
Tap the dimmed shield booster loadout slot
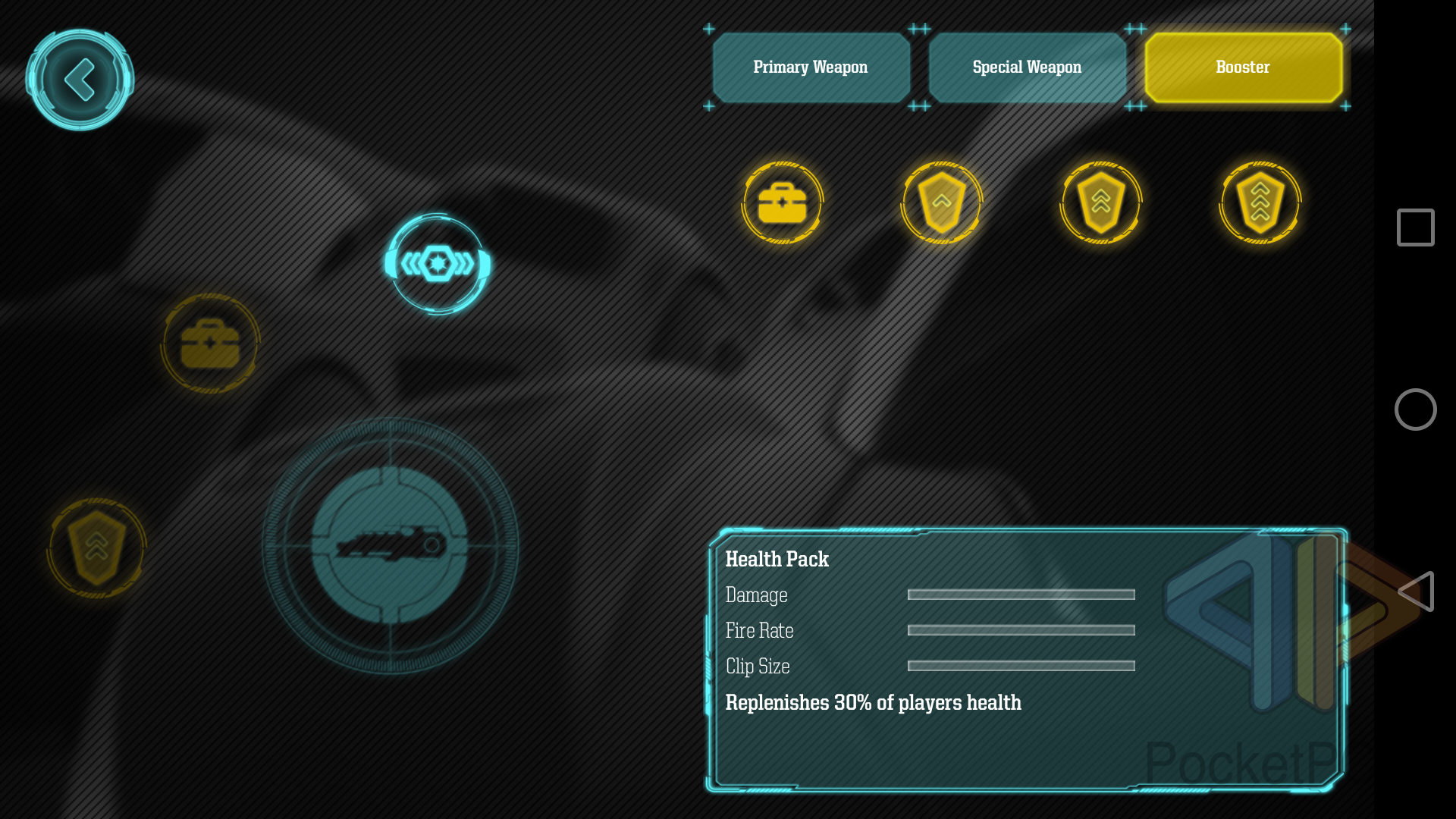[x=96, y=548]
